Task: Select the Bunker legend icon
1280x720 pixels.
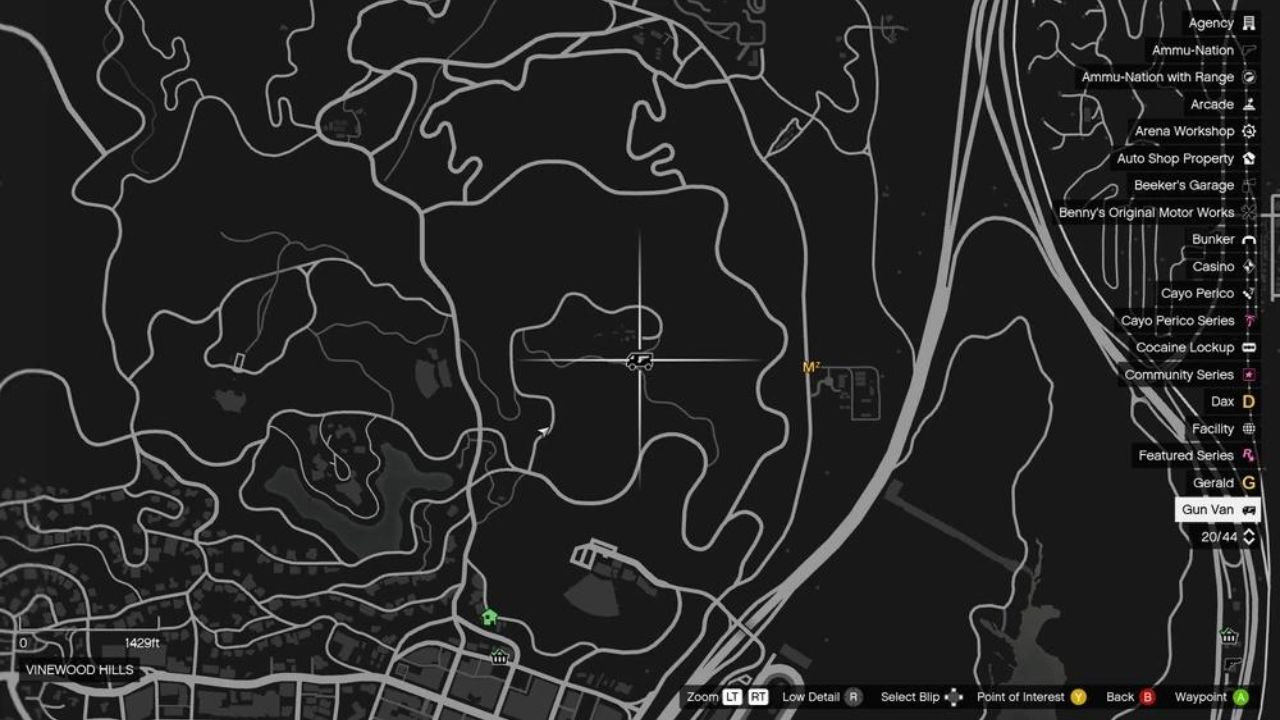Action: 1247,239
